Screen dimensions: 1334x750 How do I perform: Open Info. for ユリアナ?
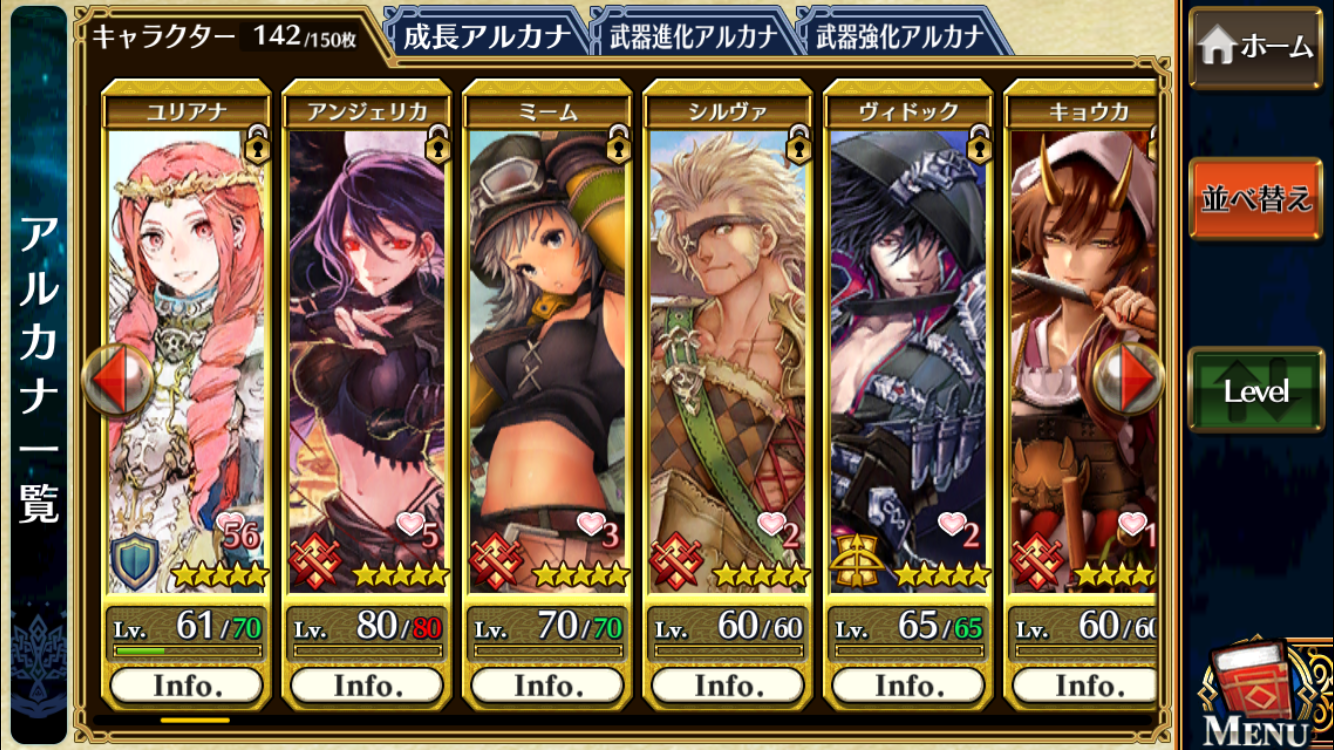pos(187,686)
